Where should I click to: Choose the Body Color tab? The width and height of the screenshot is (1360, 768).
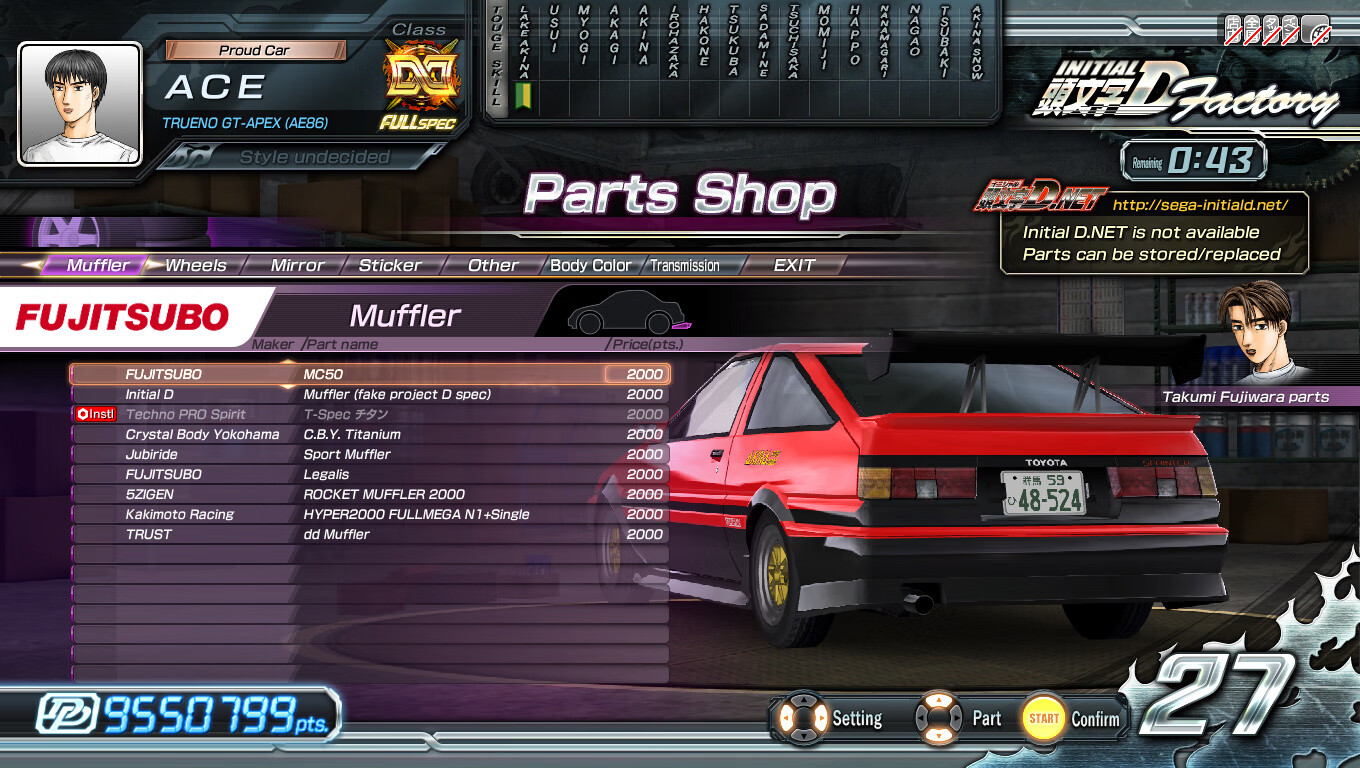tap(590, 266)
